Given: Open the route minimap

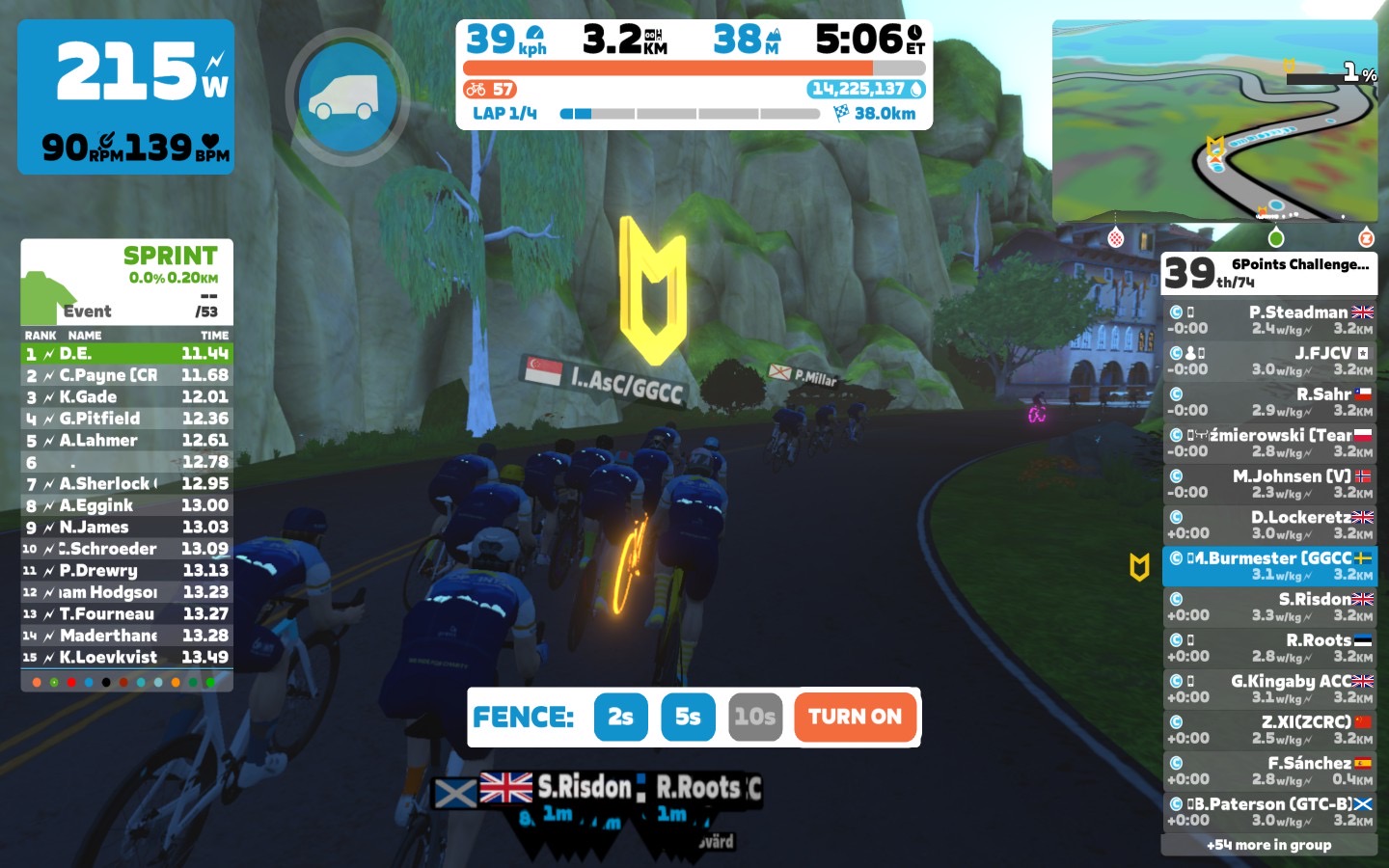Looking at the screenshot, I should pyautogui.click(x=1214, y=122).
